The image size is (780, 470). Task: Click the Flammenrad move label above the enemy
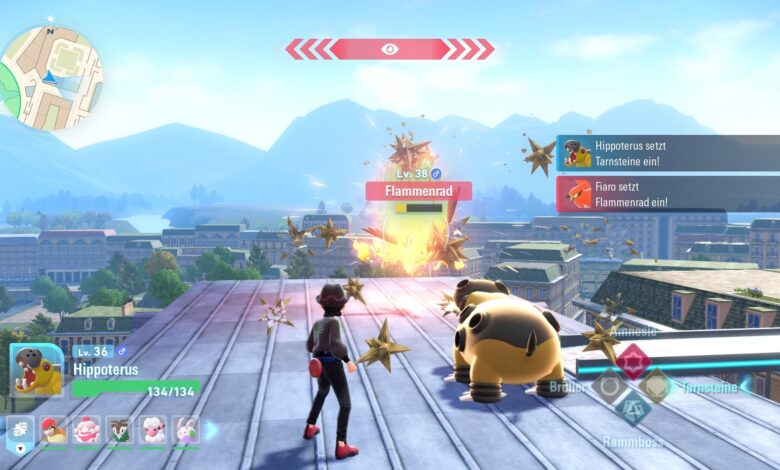pyautogui.click(x=418, y=191)
